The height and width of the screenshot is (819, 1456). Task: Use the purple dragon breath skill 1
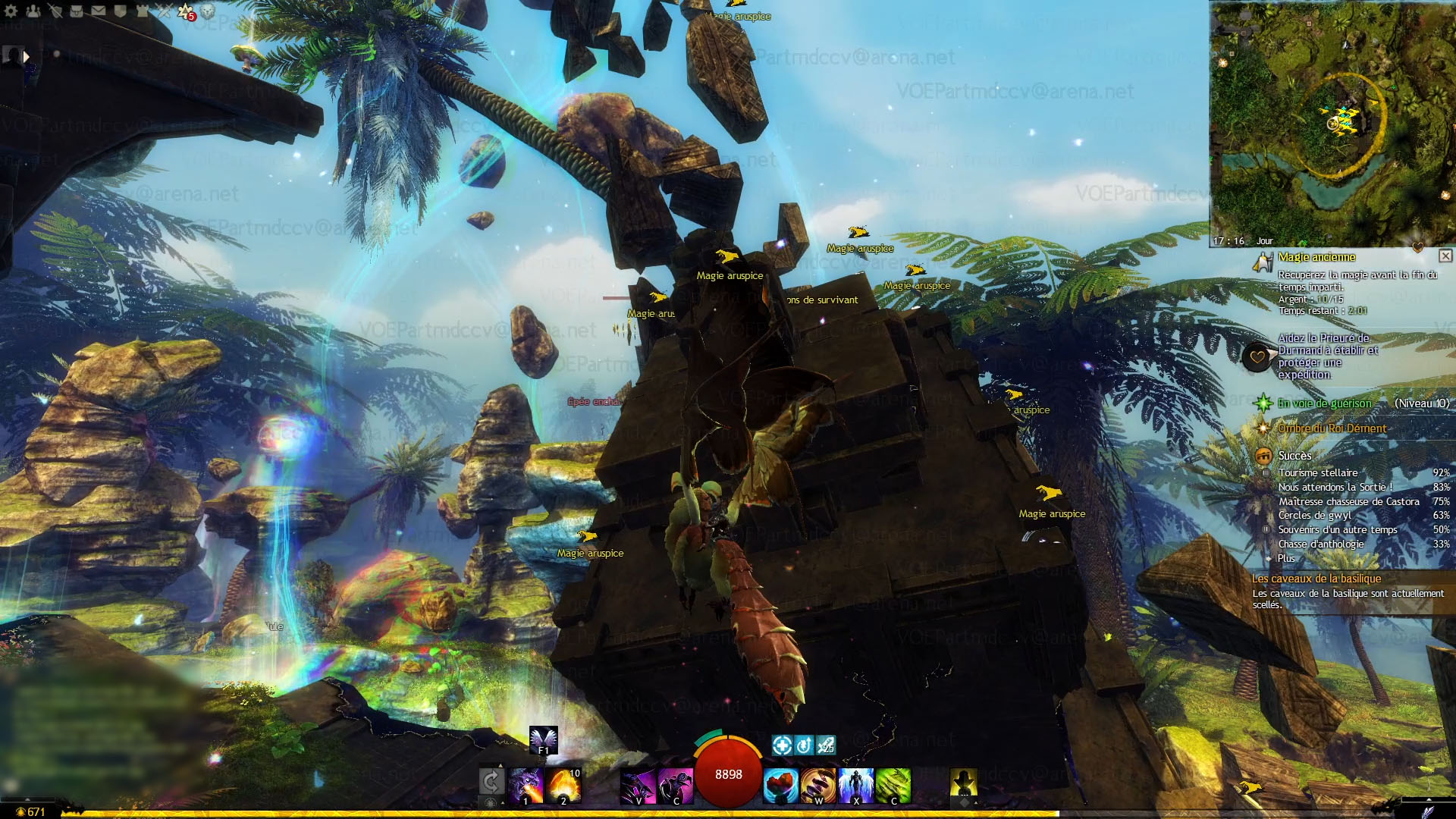(x=526, y=785)
